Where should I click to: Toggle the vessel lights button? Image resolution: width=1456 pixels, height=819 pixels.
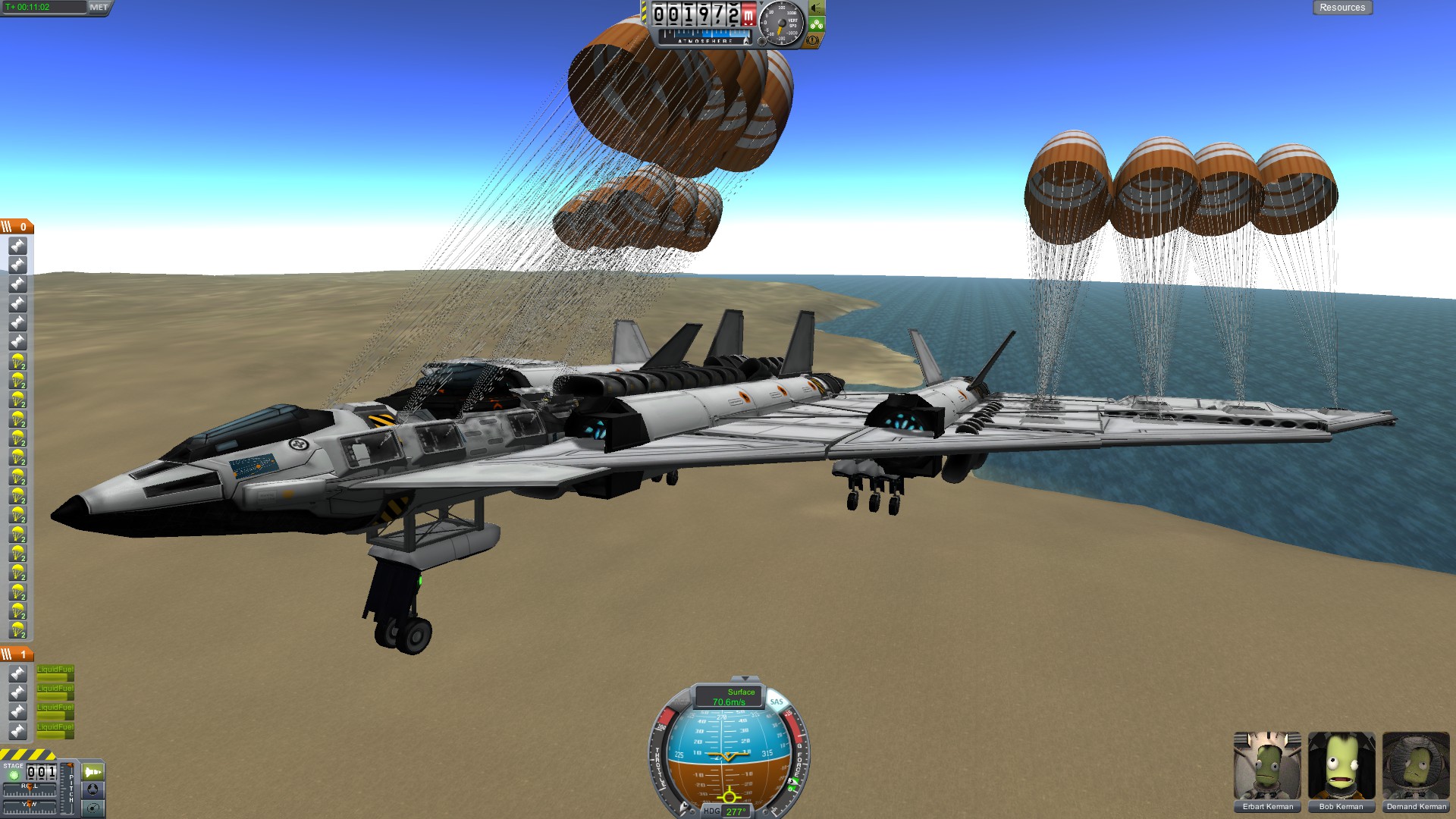(x=816, y=8)
